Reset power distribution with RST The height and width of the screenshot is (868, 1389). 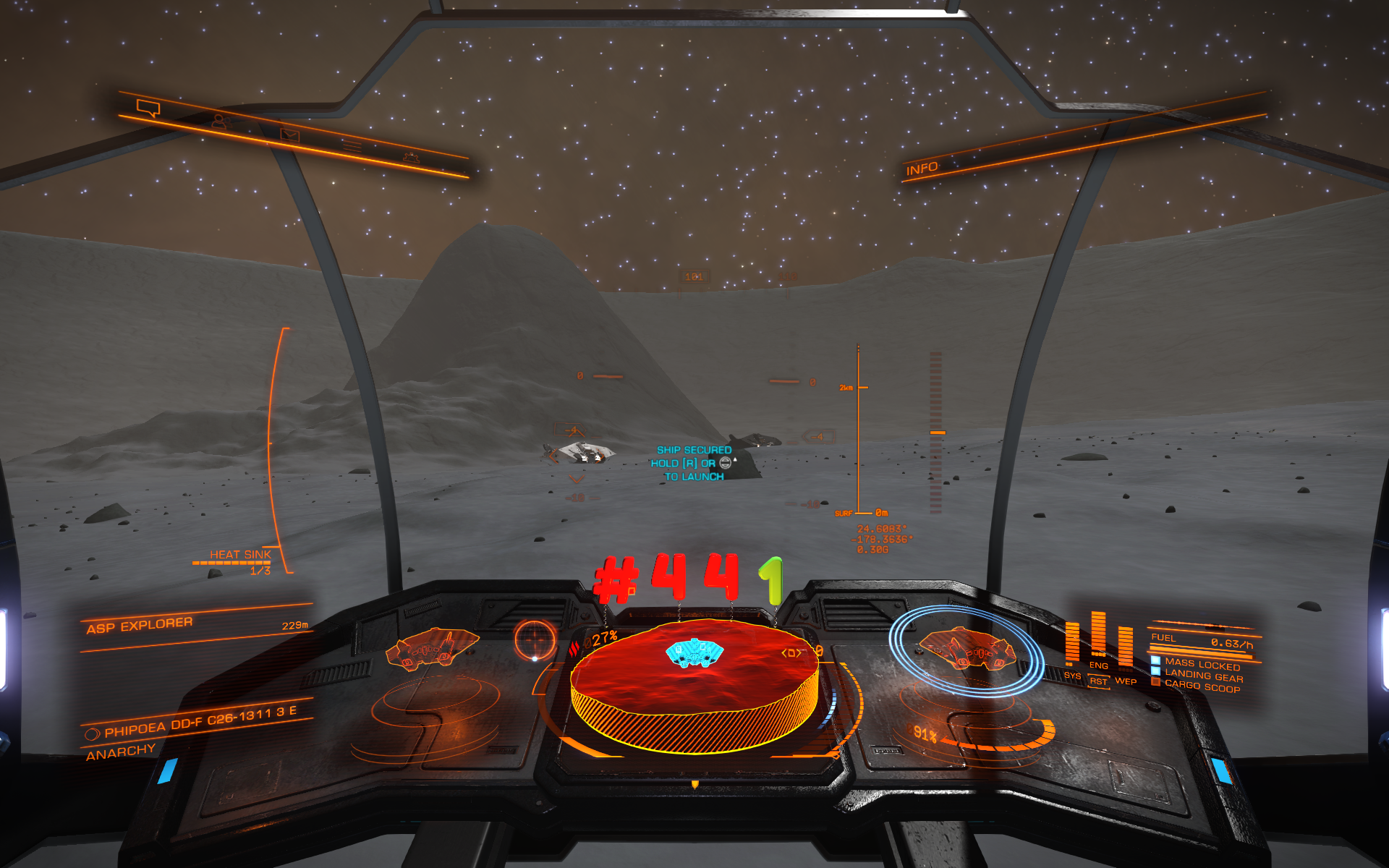[x=1098, y=681]
